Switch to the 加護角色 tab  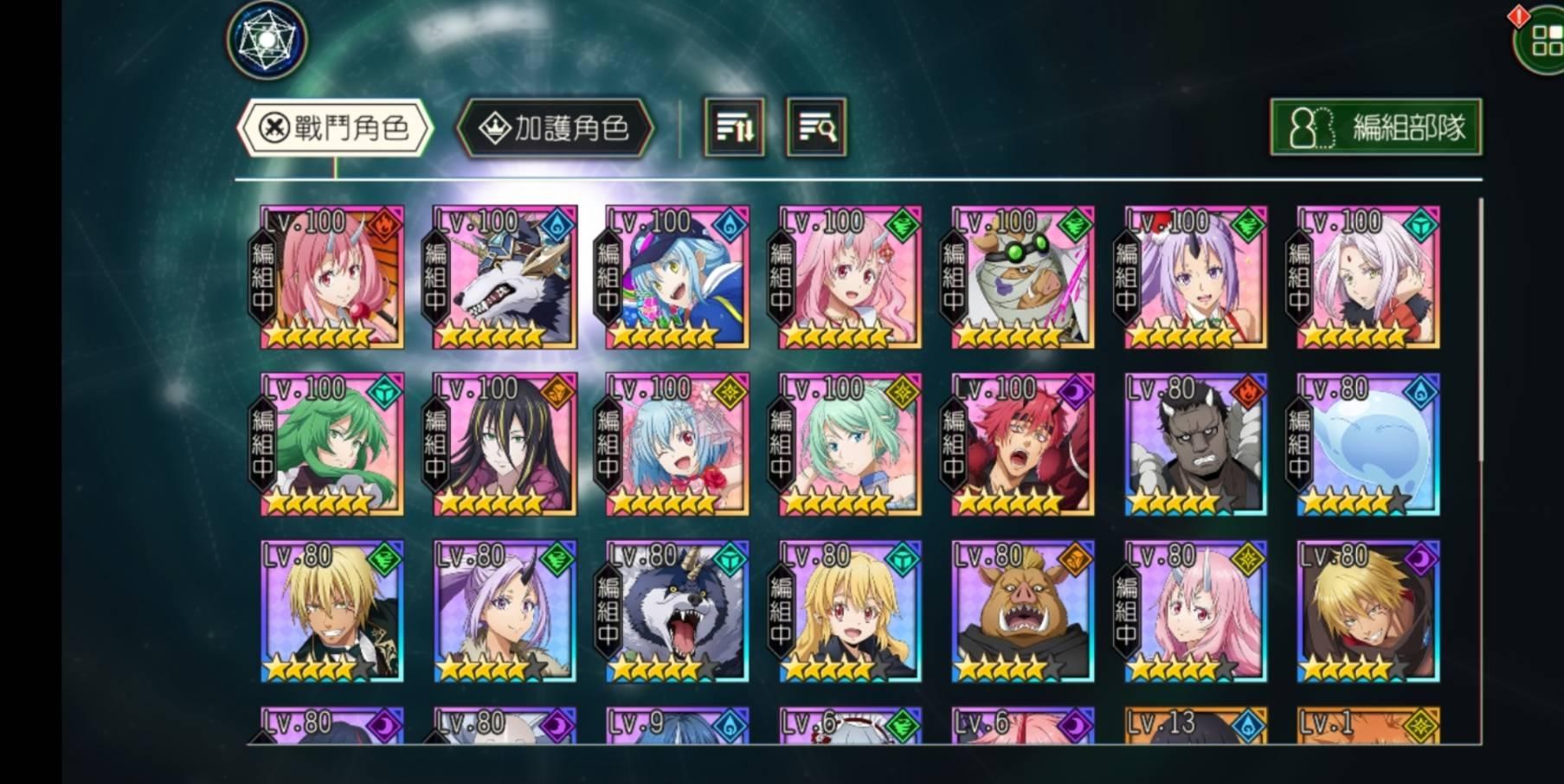[x=555, y=128]
